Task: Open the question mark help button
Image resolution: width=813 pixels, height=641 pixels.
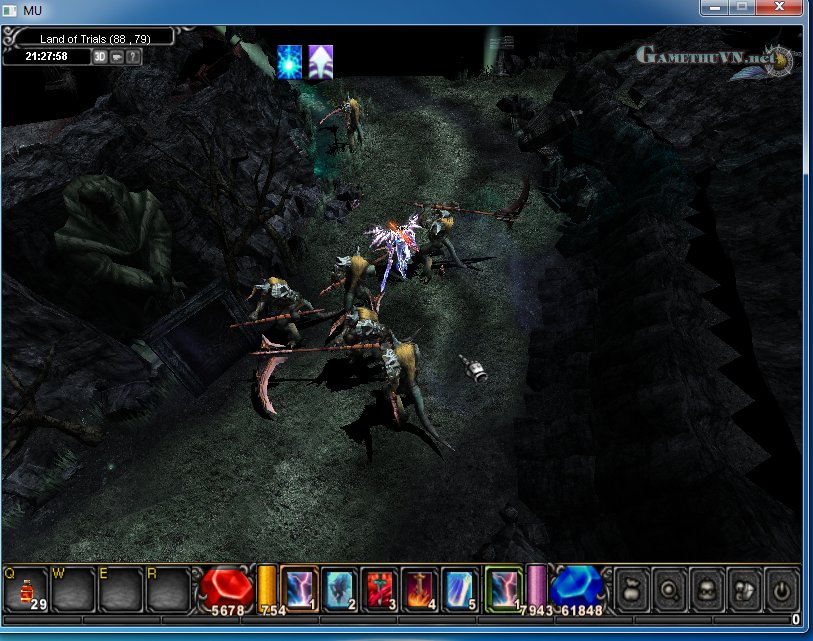Action: 133,56
